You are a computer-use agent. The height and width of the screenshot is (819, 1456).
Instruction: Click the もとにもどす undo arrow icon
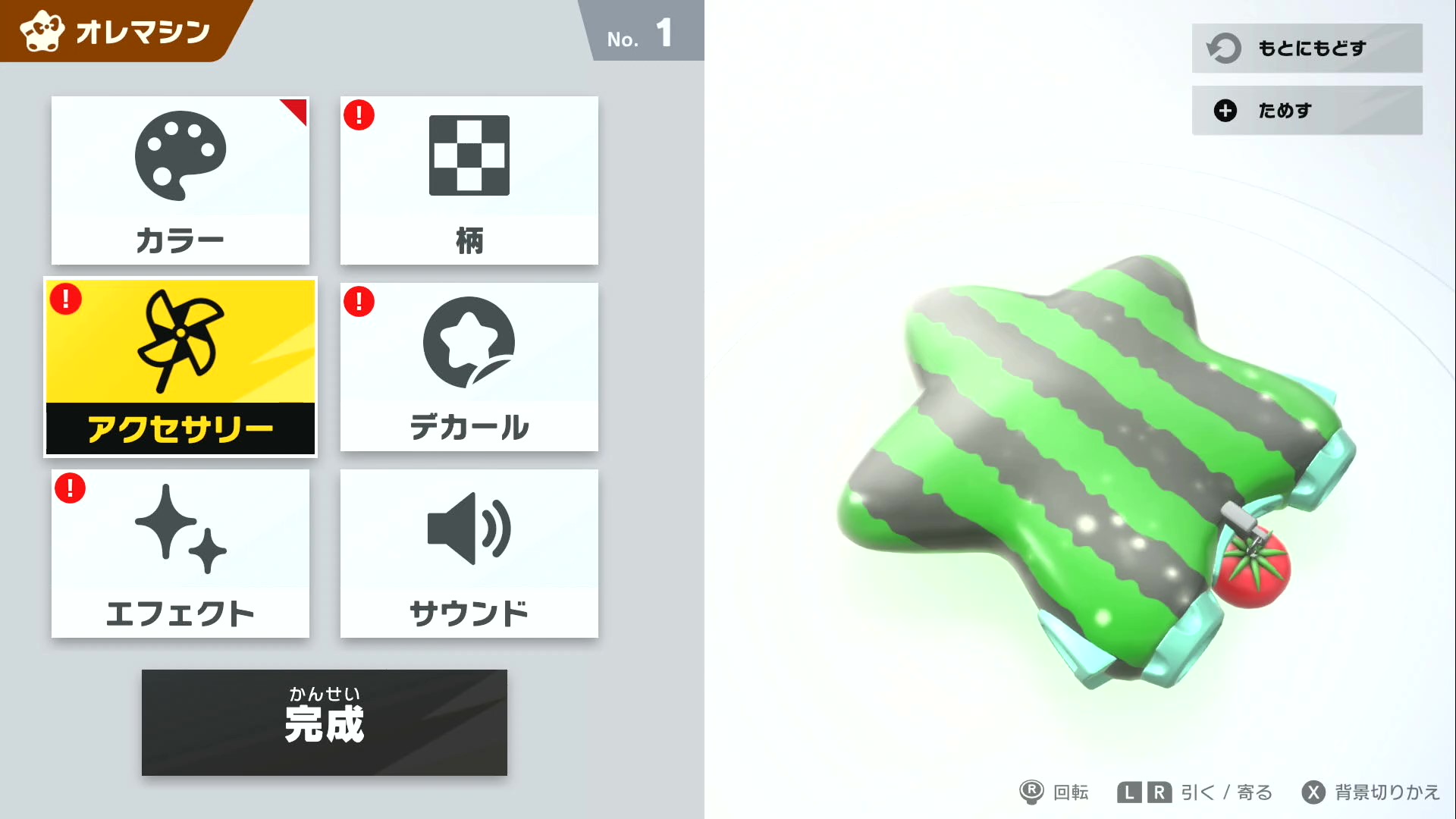click(1224, 48)
